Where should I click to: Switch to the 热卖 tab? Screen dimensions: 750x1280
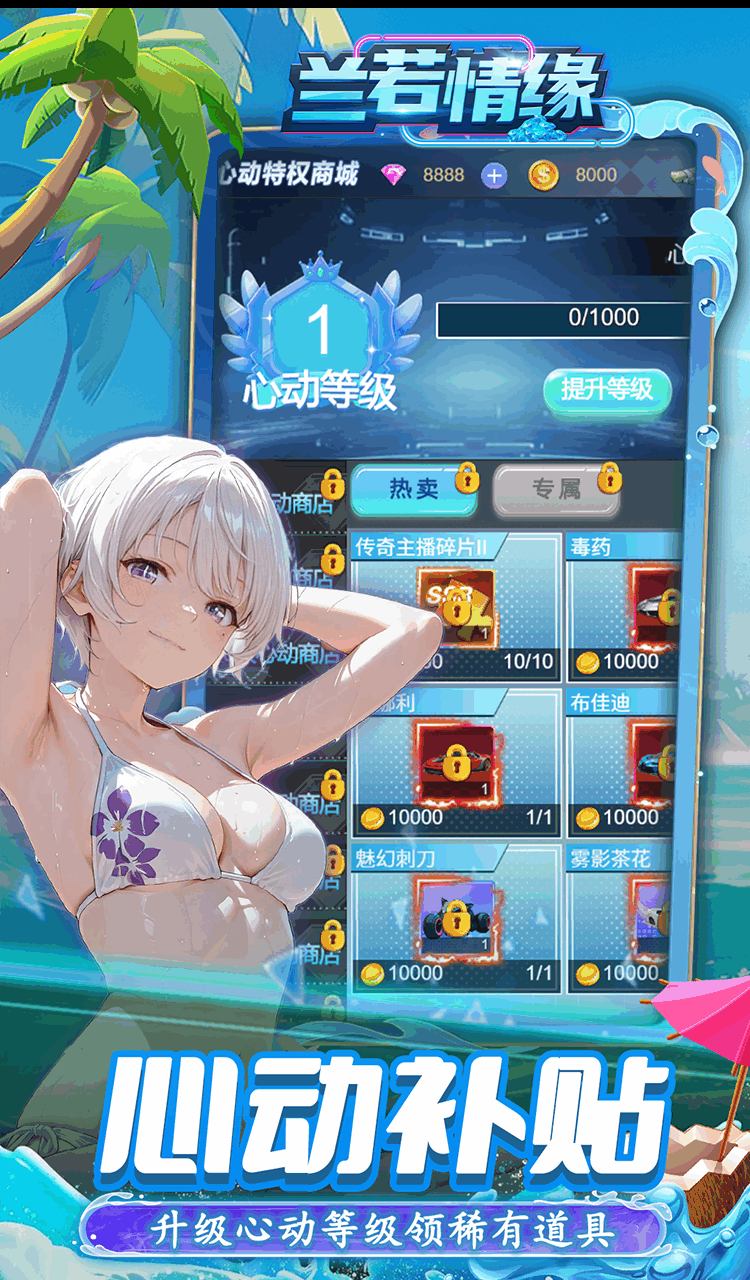click(x=414, y=489)
